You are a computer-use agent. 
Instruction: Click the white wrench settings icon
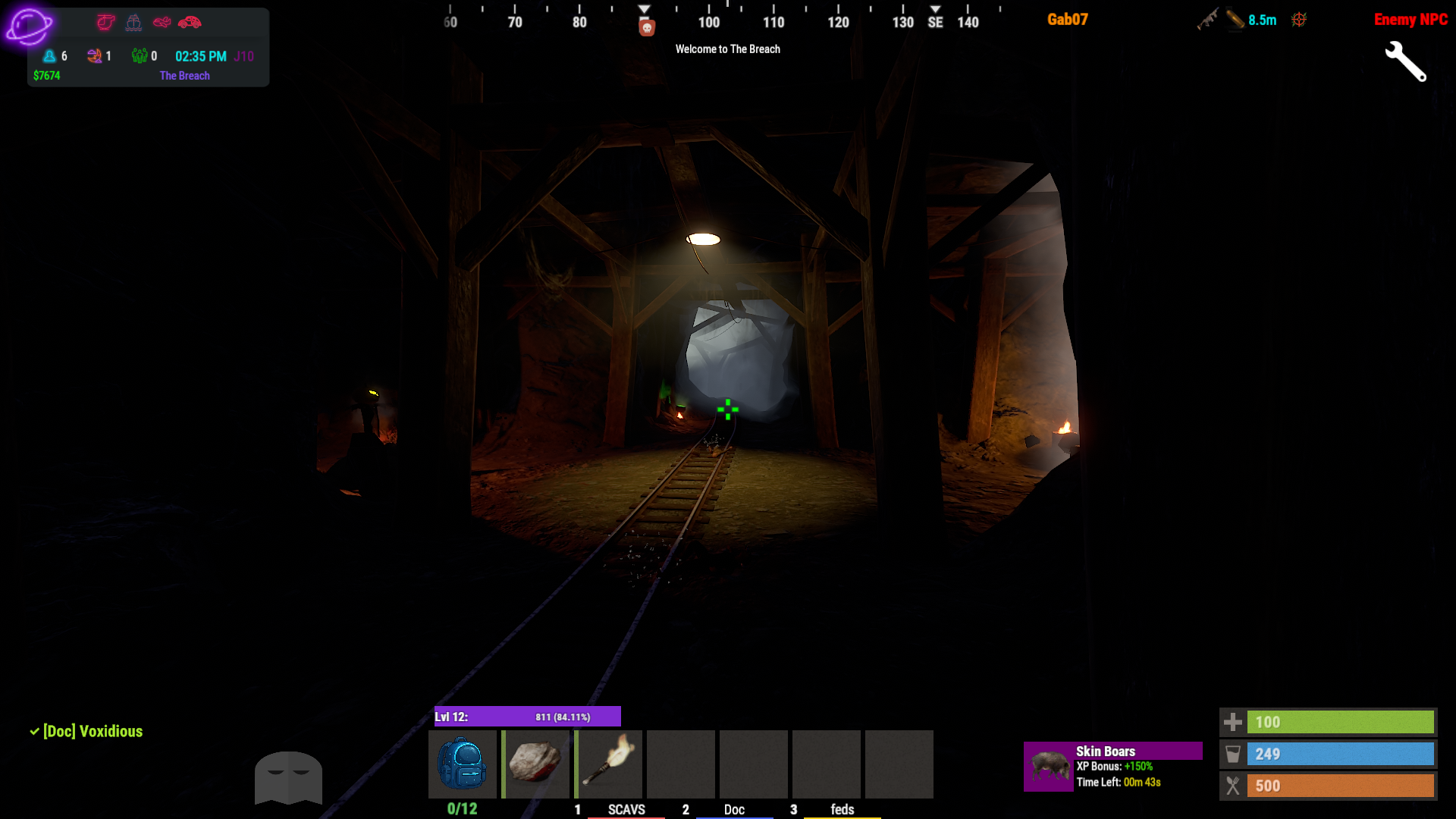[x=1405, y=61]
